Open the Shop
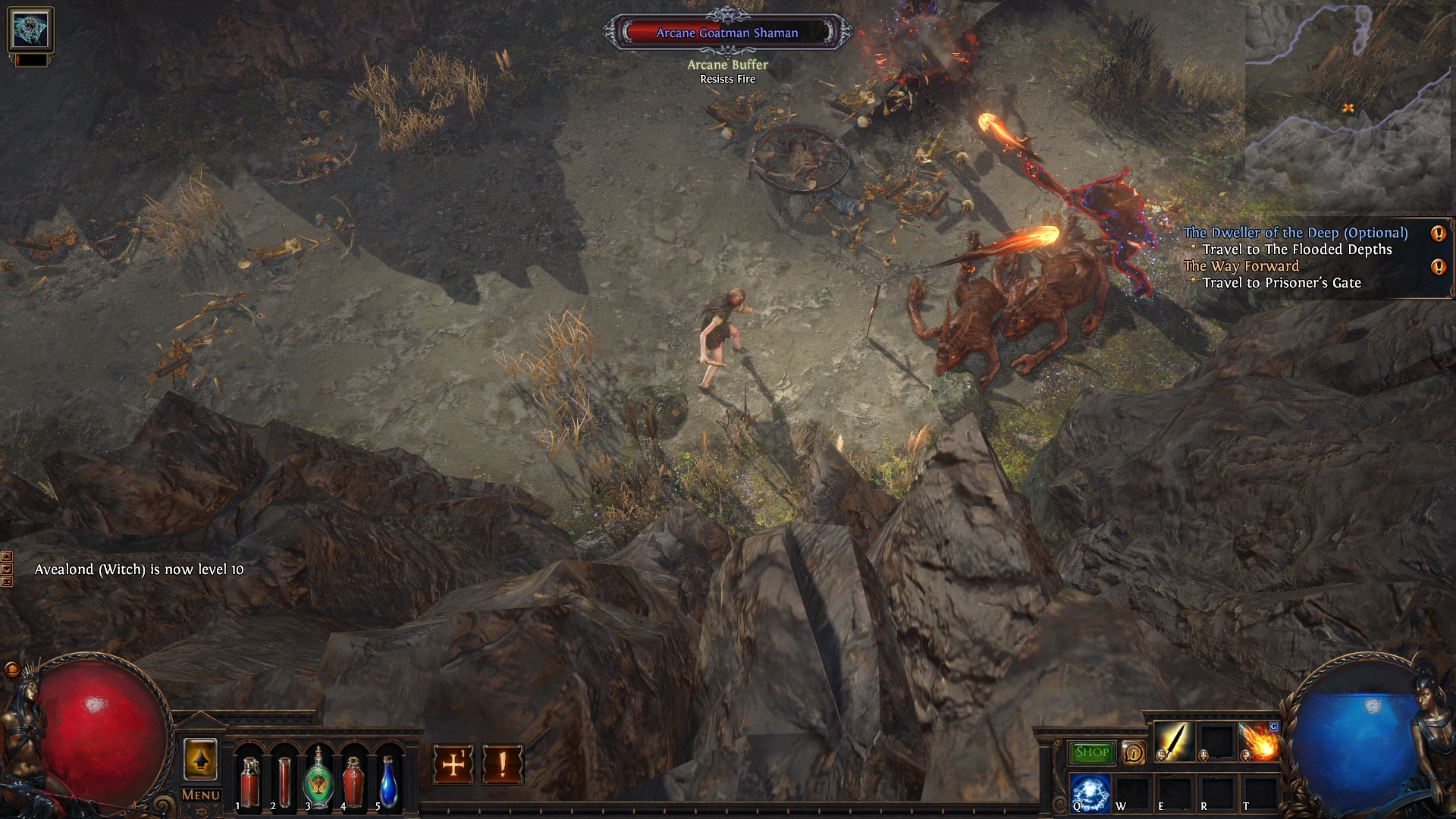1456x819 pixels. coord(1092,753)
